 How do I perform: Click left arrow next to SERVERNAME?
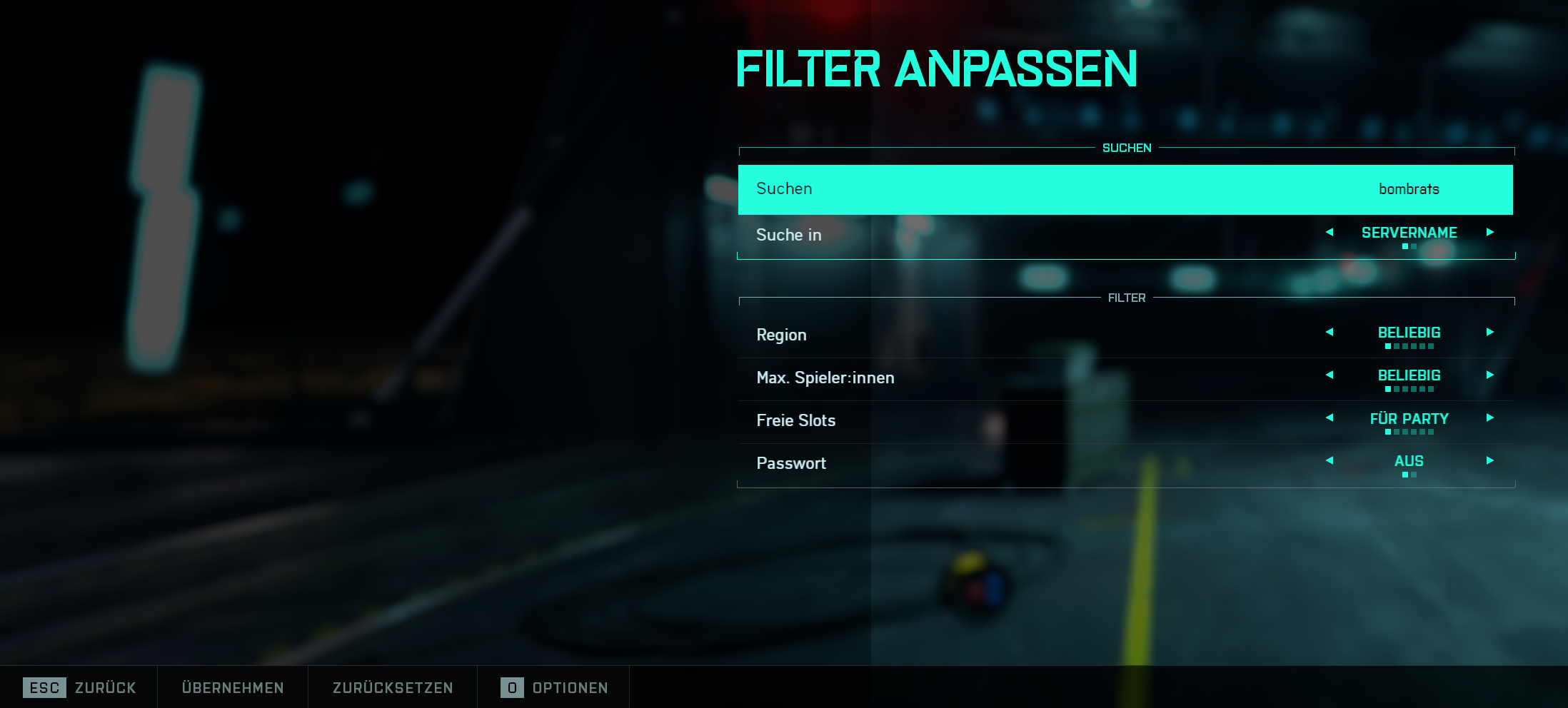[x=1330, y=232]
